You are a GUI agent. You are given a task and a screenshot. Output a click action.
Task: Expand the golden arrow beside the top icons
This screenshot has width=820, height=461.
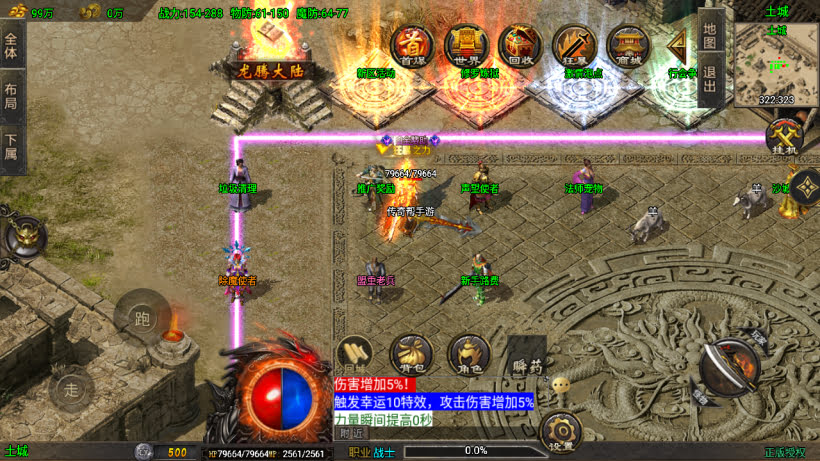(x=680, y=46)
